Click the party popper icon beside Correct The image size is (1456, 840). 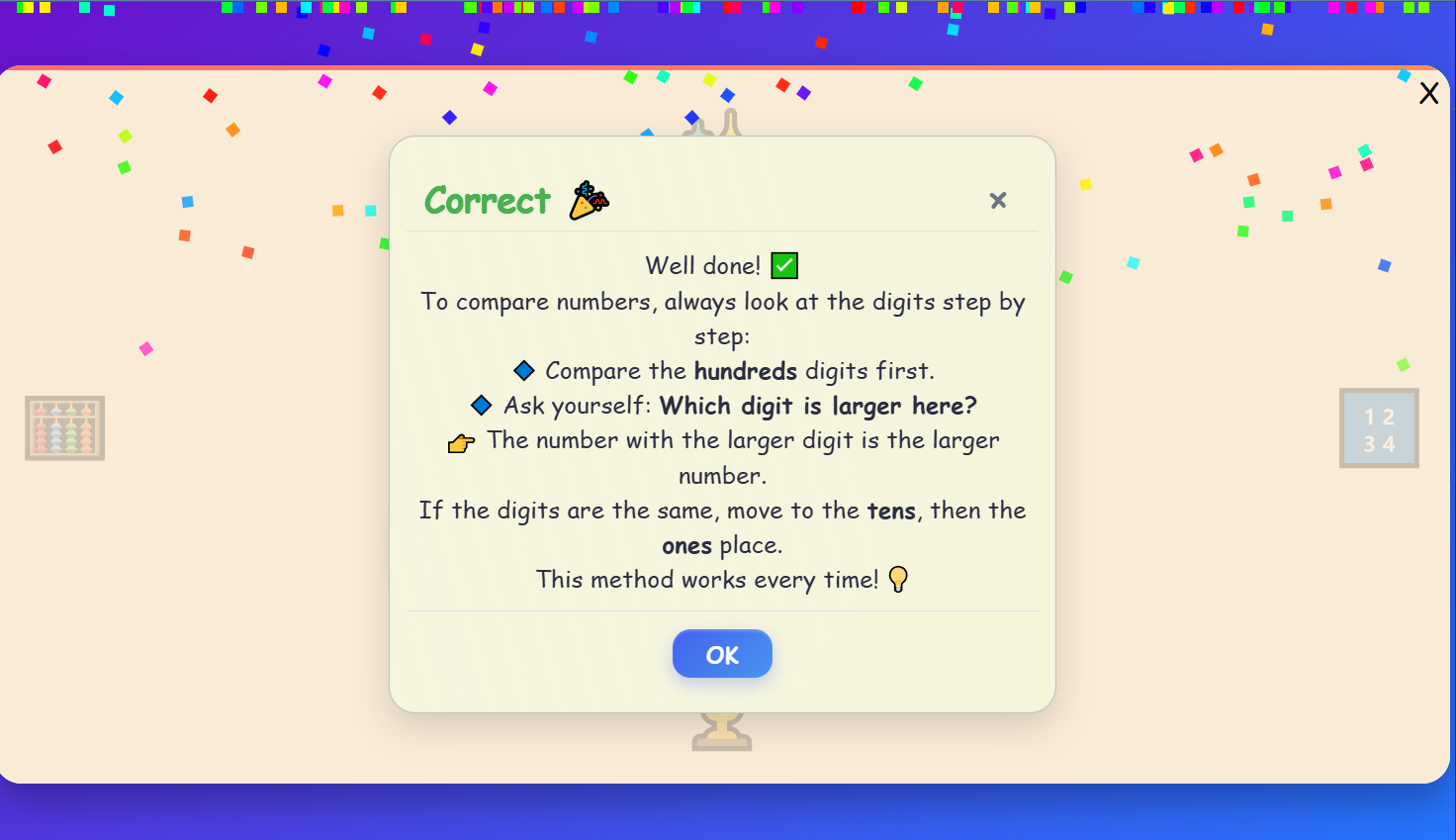click(x=589, y=200)
